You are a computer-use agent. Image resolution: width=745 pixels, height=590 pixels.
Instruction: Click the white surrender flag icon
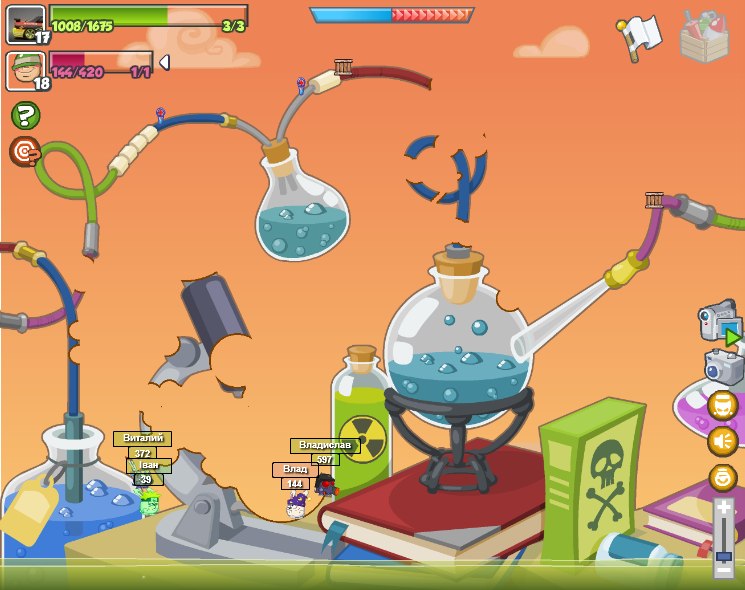click(x=640, y=37)
